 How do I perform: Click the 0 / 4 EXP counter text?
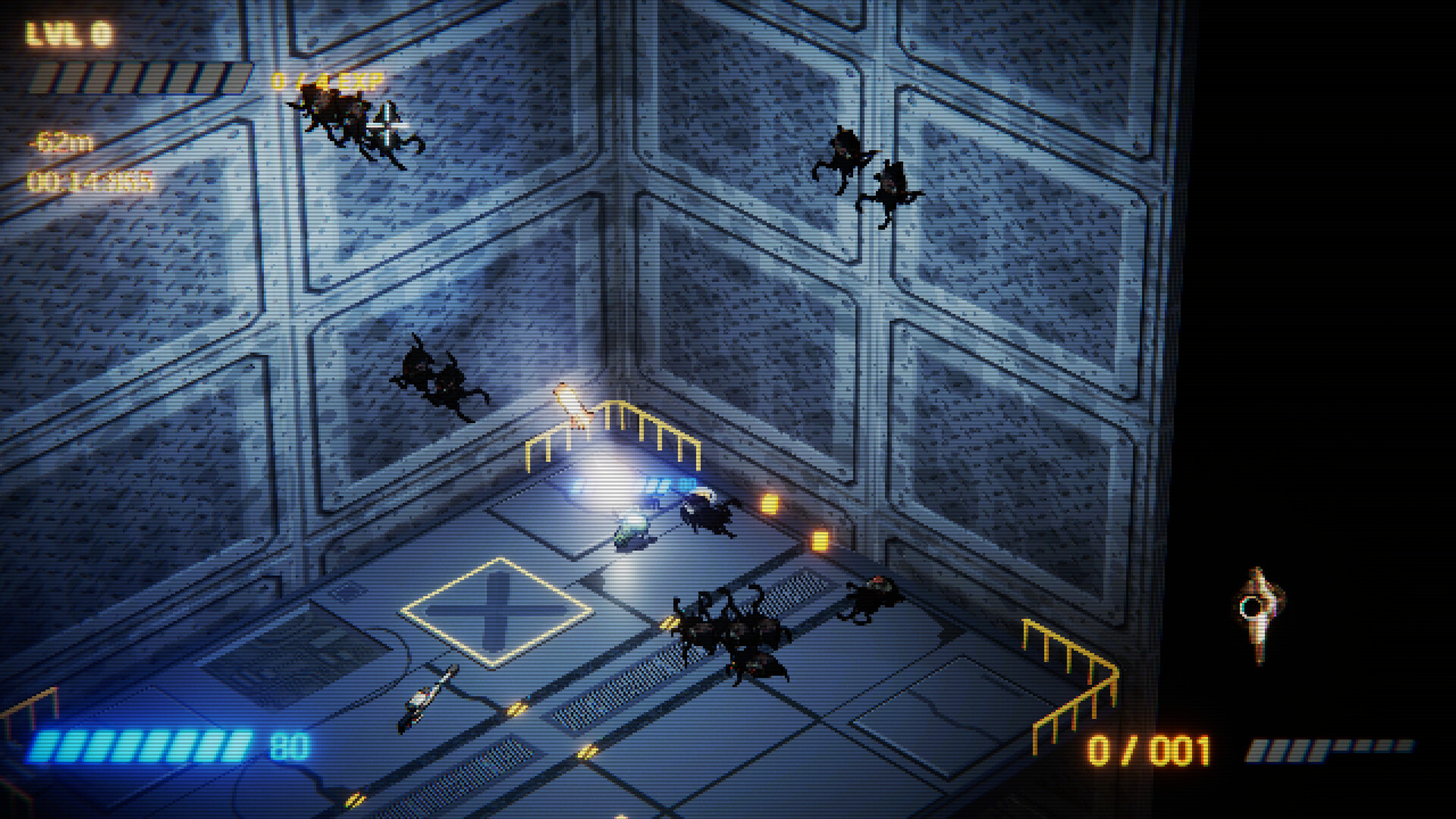point(326,78)
